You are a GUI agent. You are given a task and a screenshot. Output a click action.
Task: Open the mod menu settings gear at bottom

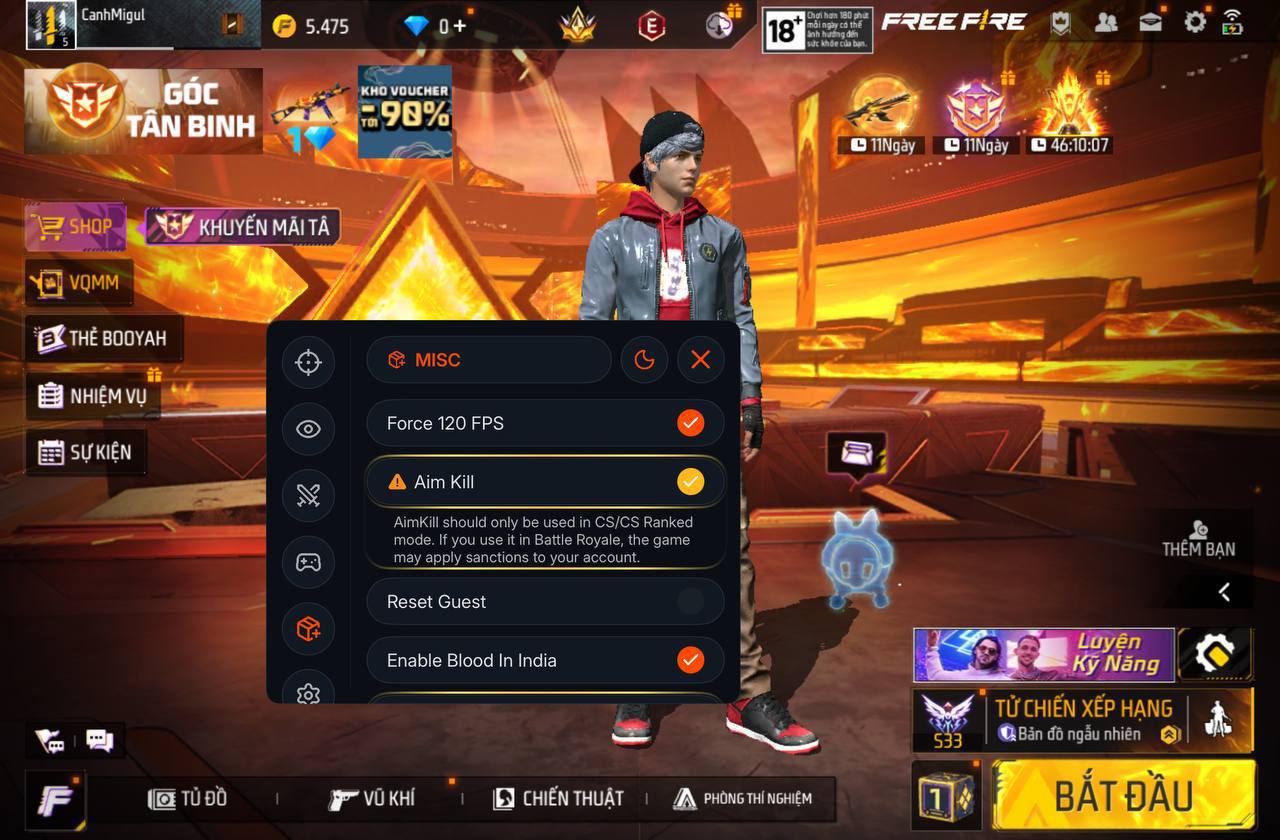308,693
